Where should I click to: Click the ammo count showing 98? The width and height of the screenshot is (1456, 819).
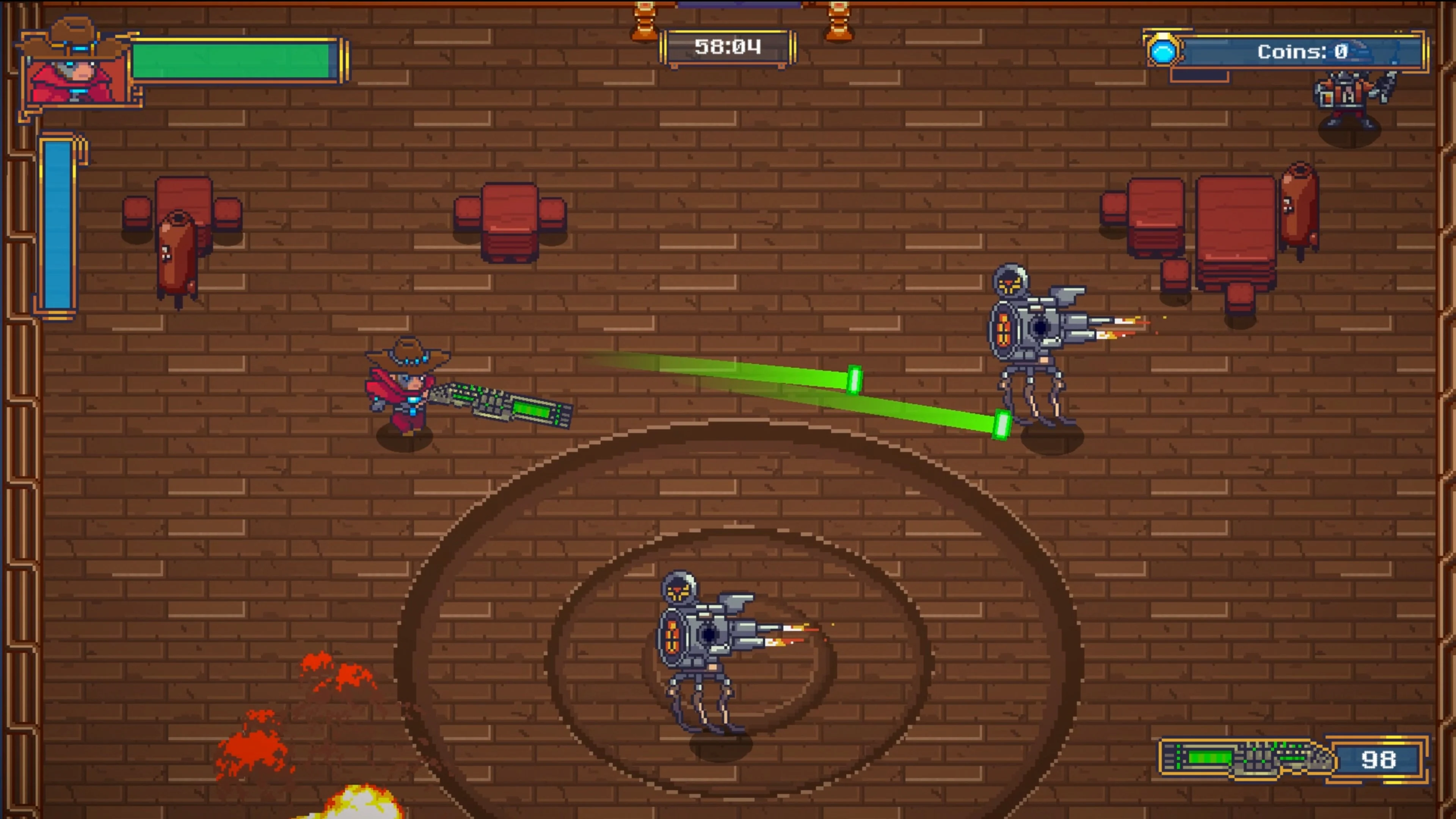(x=1379, y=759)
